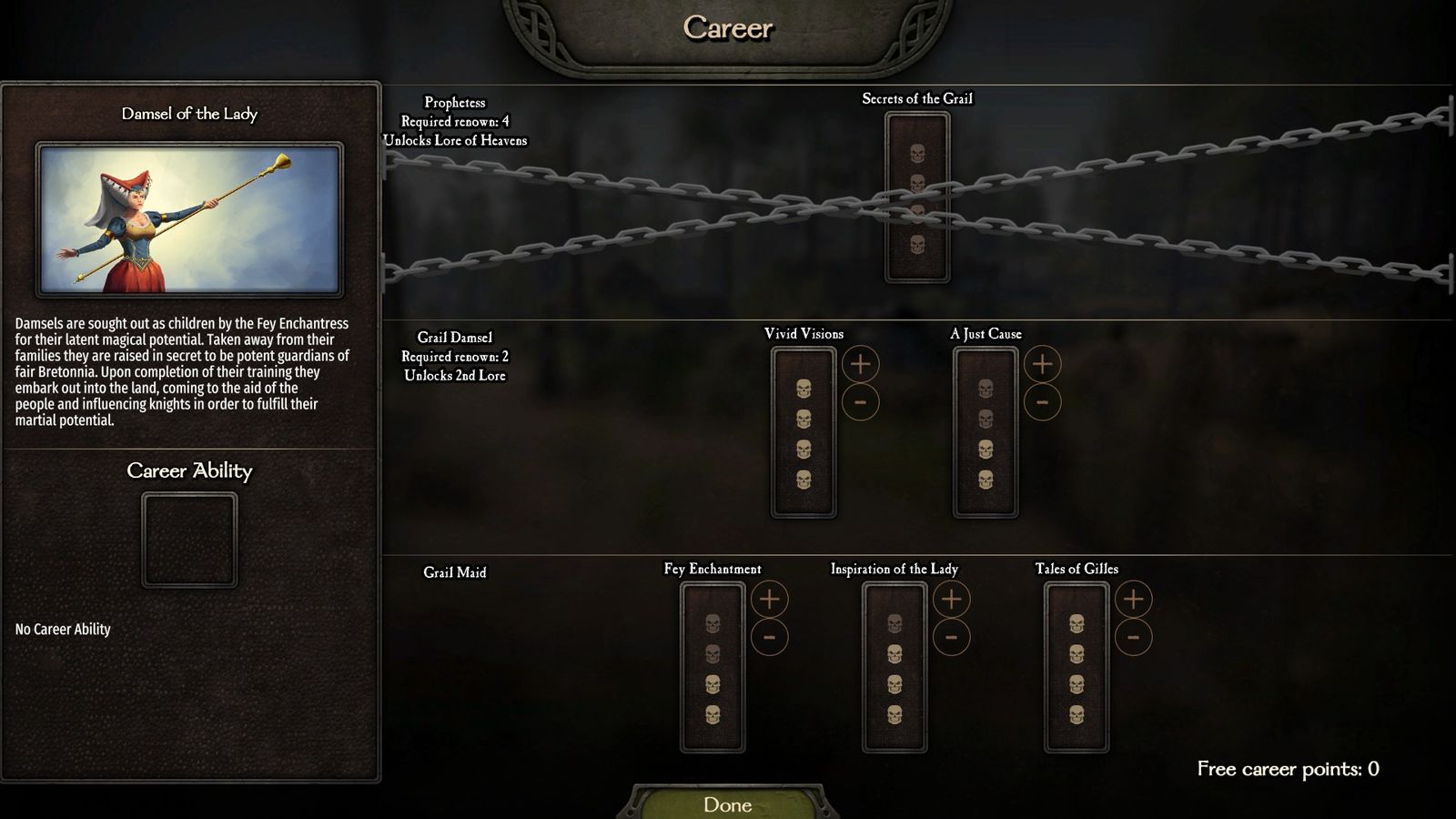Image resolution: width=1456 pixels, height=819 pixels.
Task: Add a point to Vivid Visions
Action: click(x=860, y=364)
